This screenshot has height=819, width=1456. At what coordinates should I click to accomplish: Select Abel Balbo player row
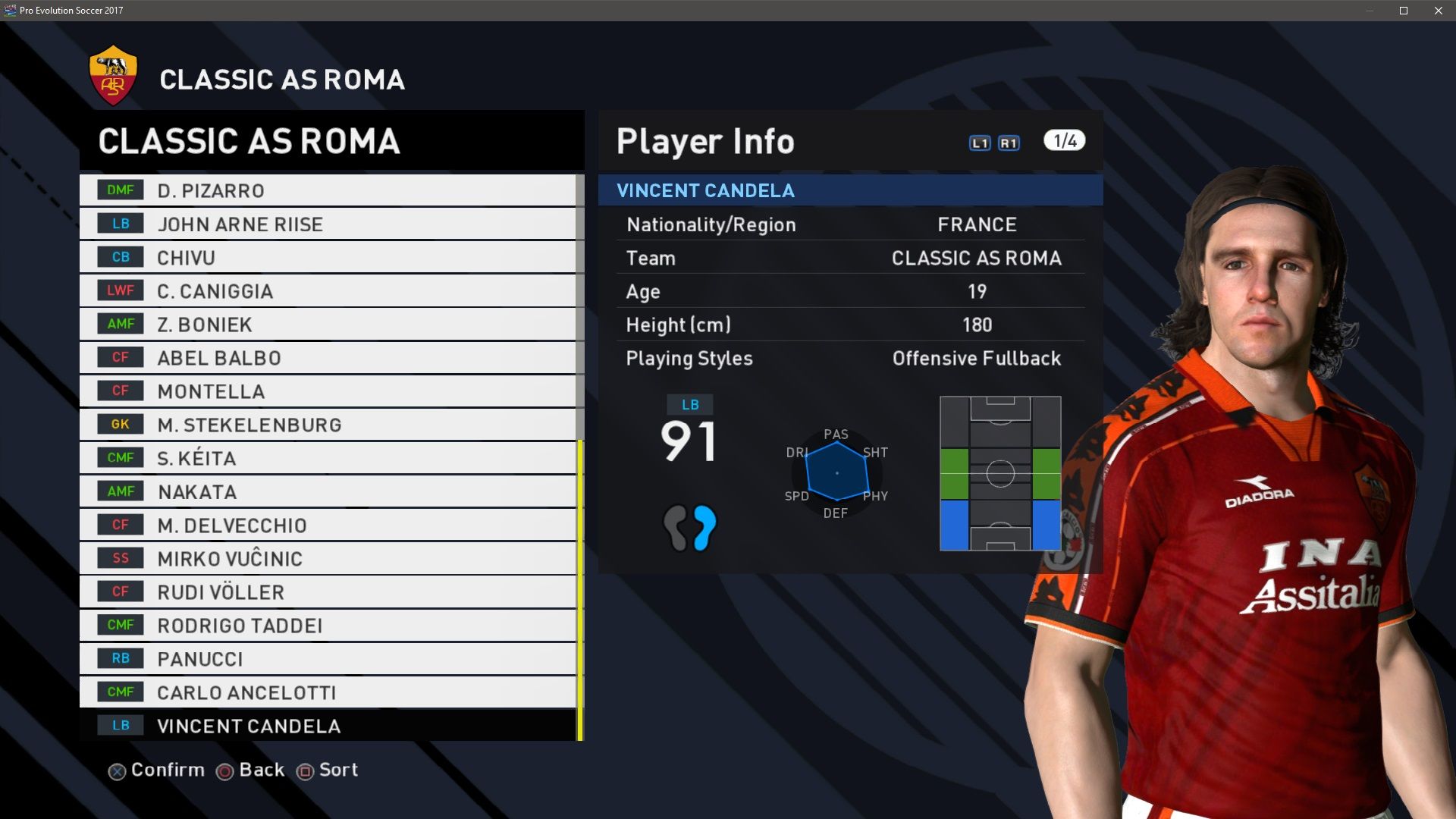click(328, 357)
